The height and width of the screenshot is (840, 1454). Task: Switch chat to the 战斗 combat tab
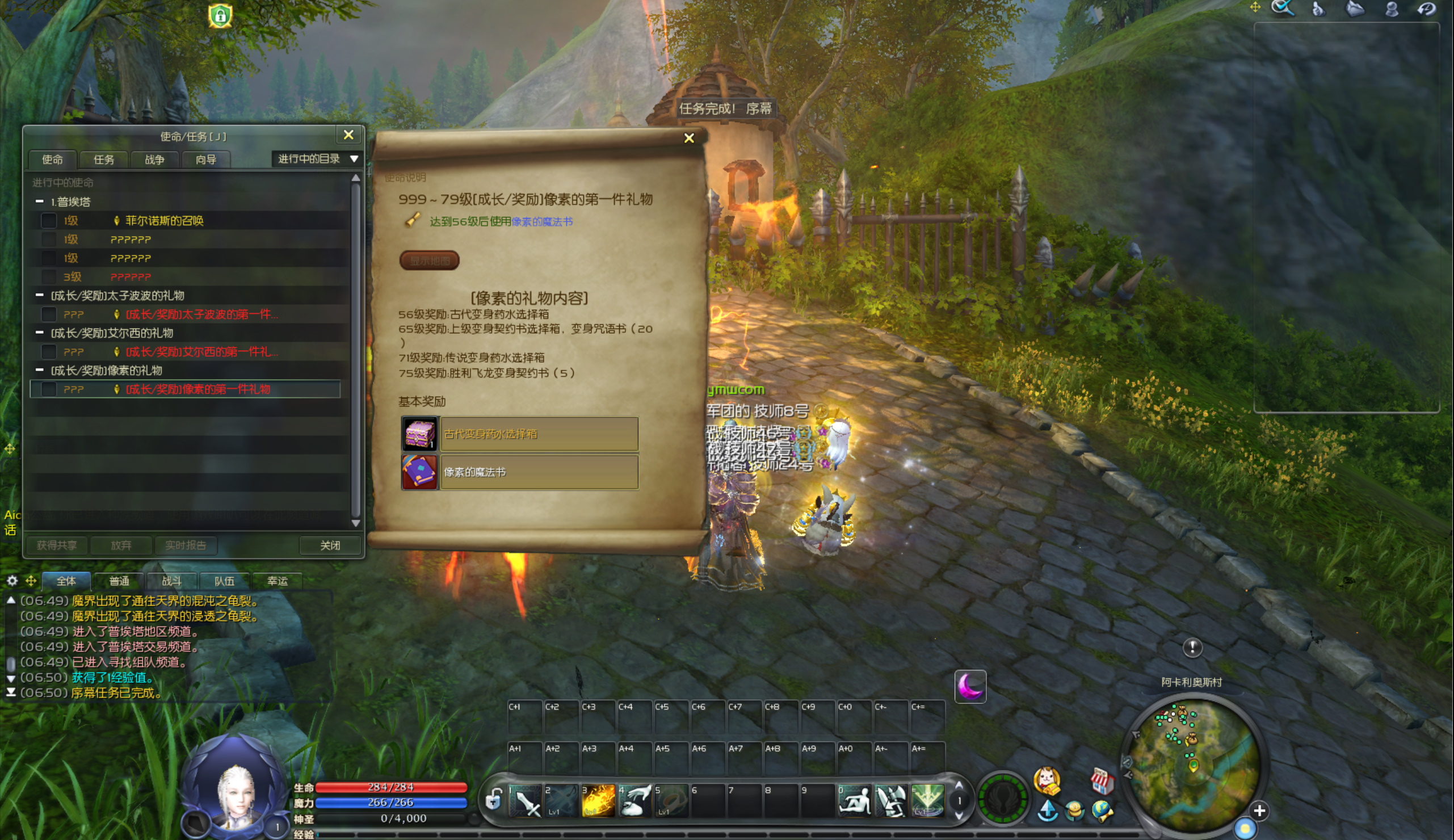tap(171, 581)
